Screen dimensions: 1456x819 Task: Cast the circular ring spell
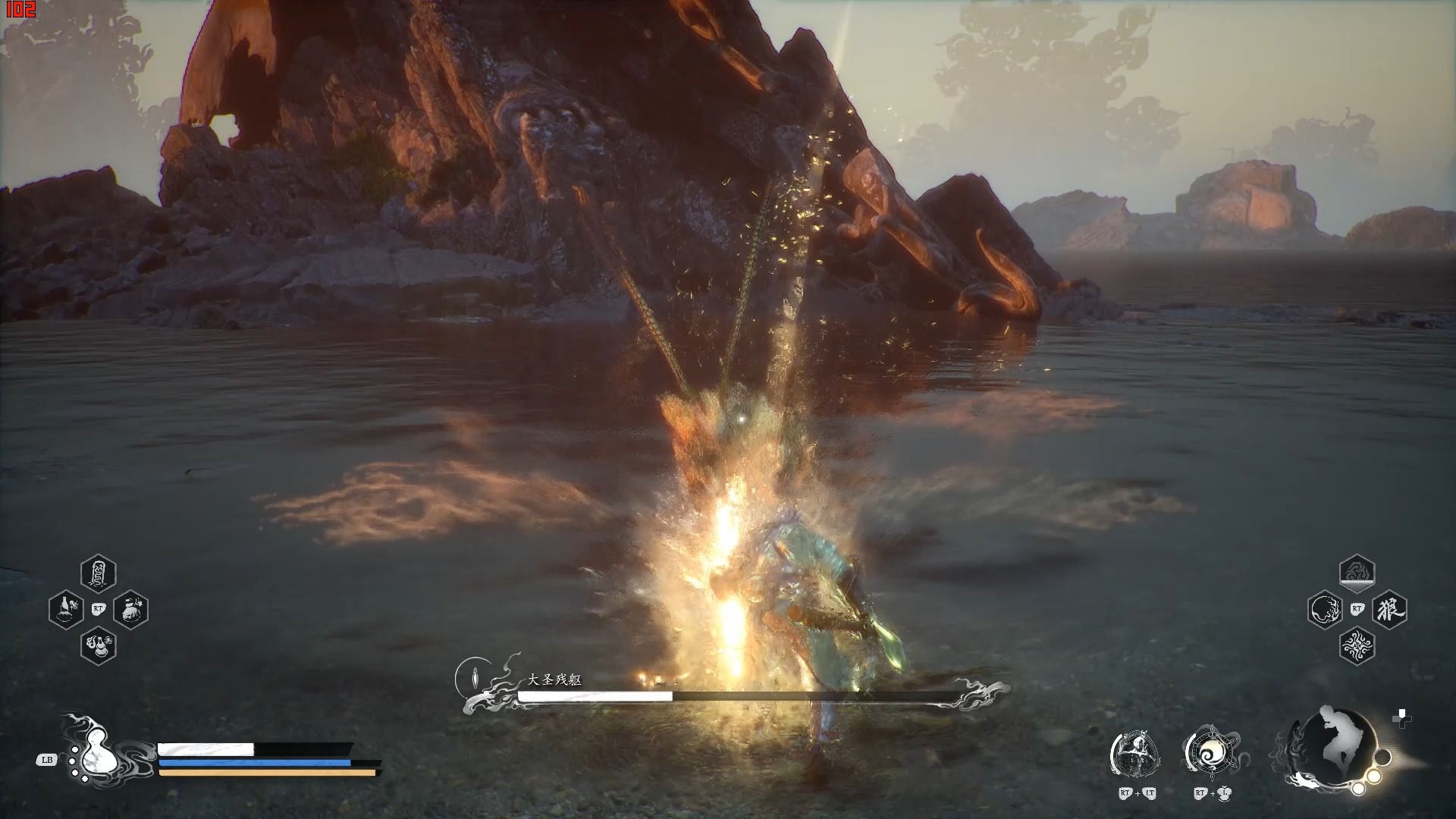1325,609
